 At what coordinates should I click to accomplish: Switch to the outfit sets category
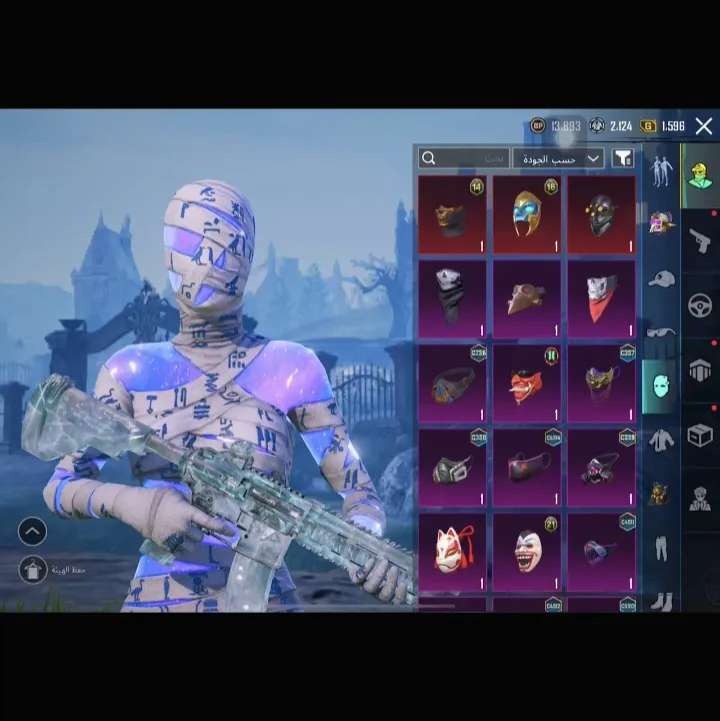coord(661,171)
